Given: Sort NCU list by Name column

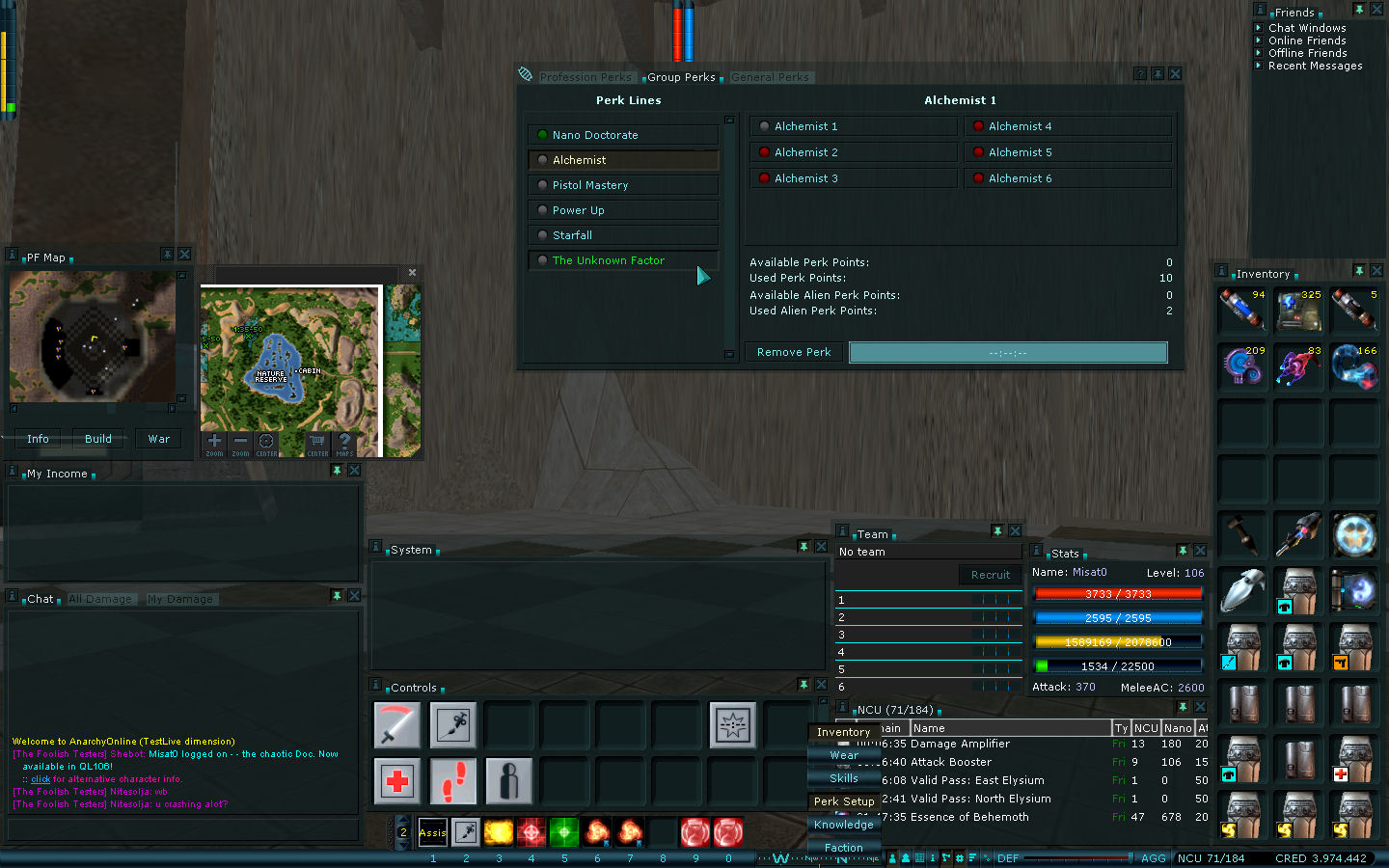Looking at the screenshot, I should (x=1010, y=728).
